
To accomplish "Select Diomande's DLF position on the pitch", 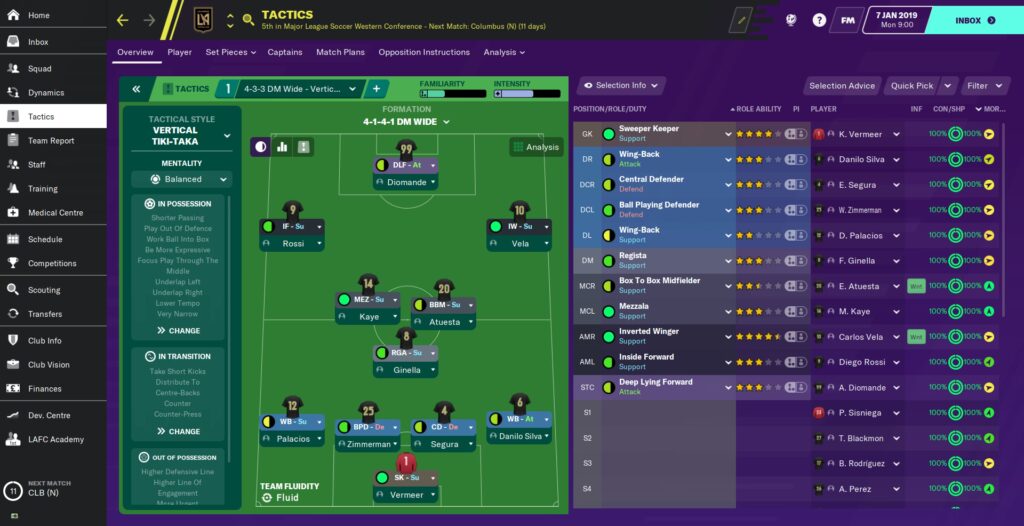I will [x=406, y=165].
